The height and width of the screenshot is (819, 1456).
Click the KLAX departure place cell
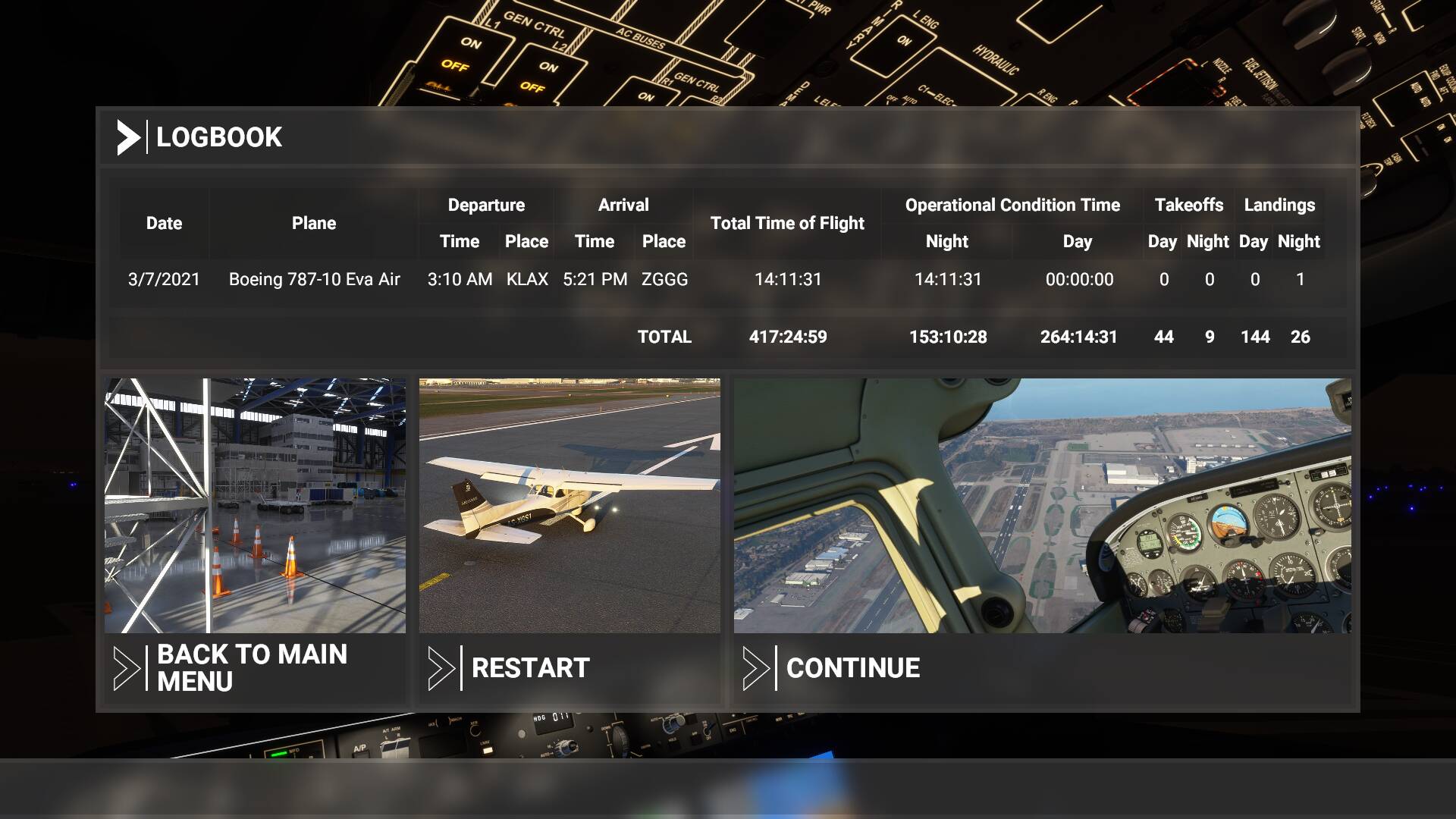(527, 279)
